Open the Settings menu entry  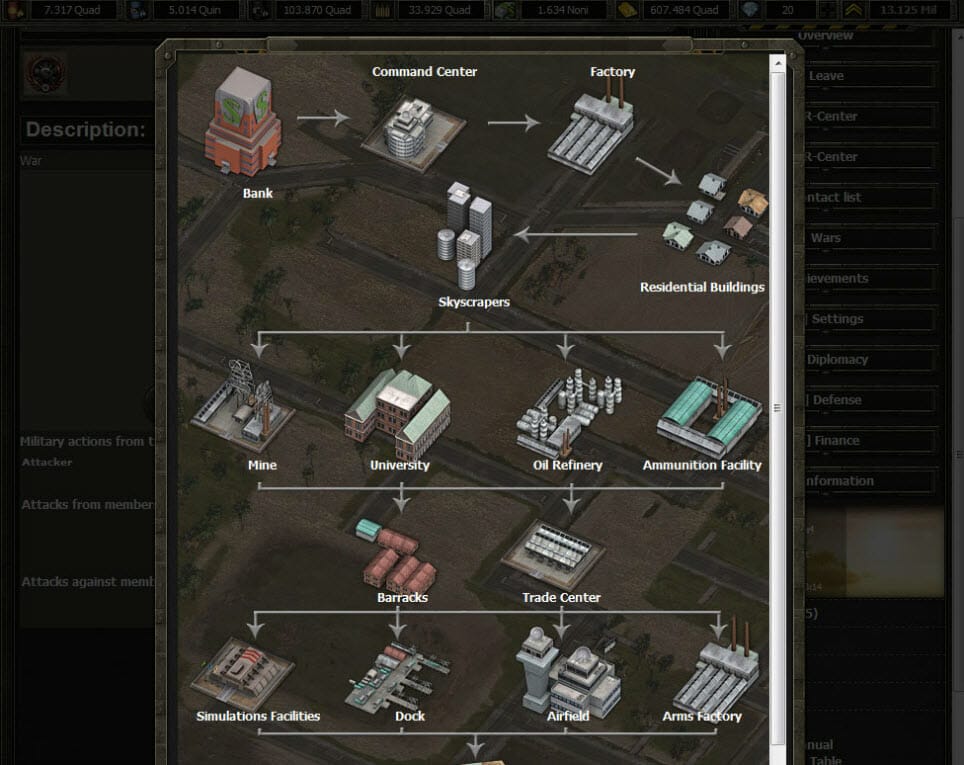(866, 319)
